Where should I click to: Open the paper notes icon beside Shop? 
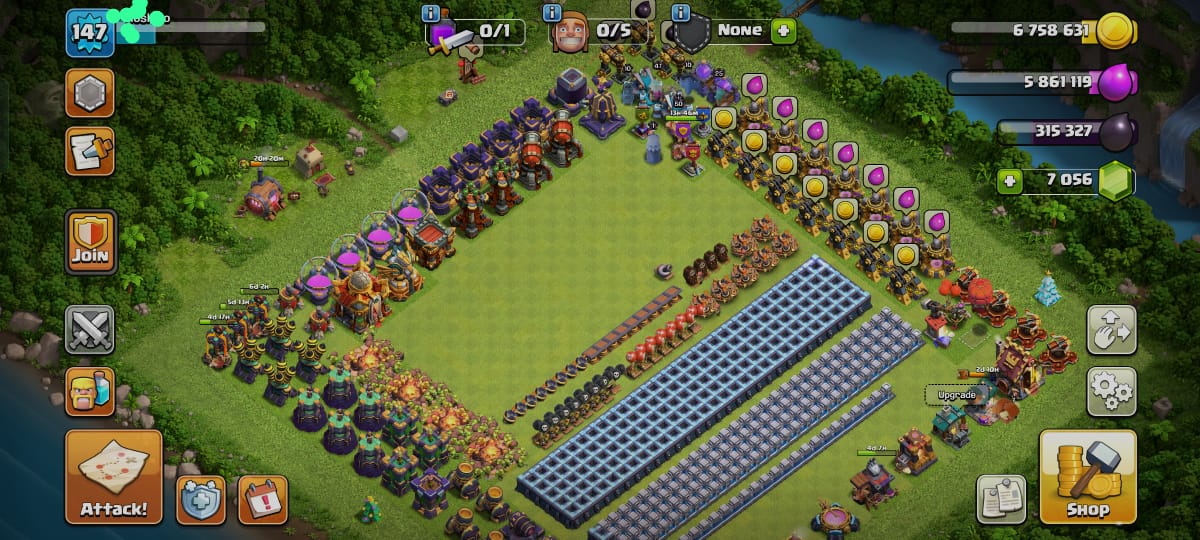(1001, 499)
